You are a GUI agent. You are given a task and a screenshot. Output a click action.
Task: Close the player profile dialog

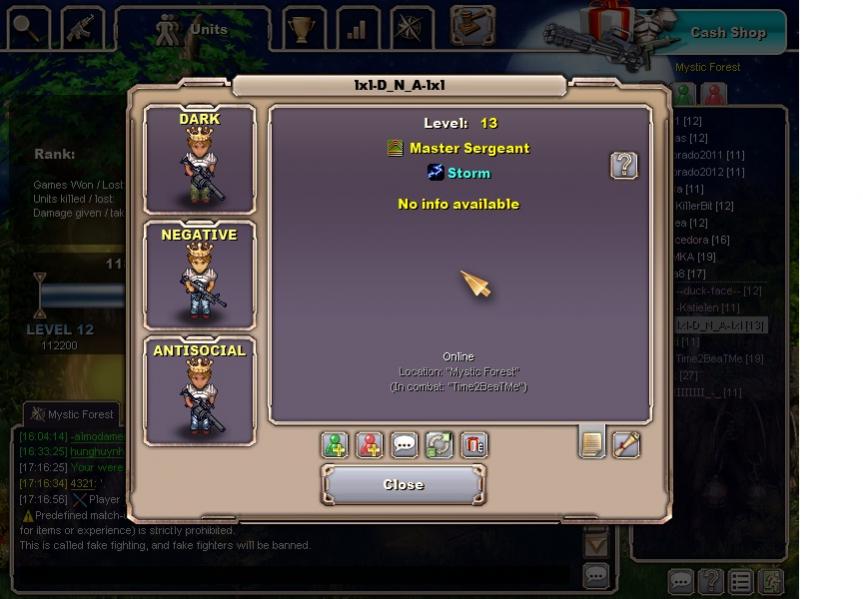coord(403,485)
